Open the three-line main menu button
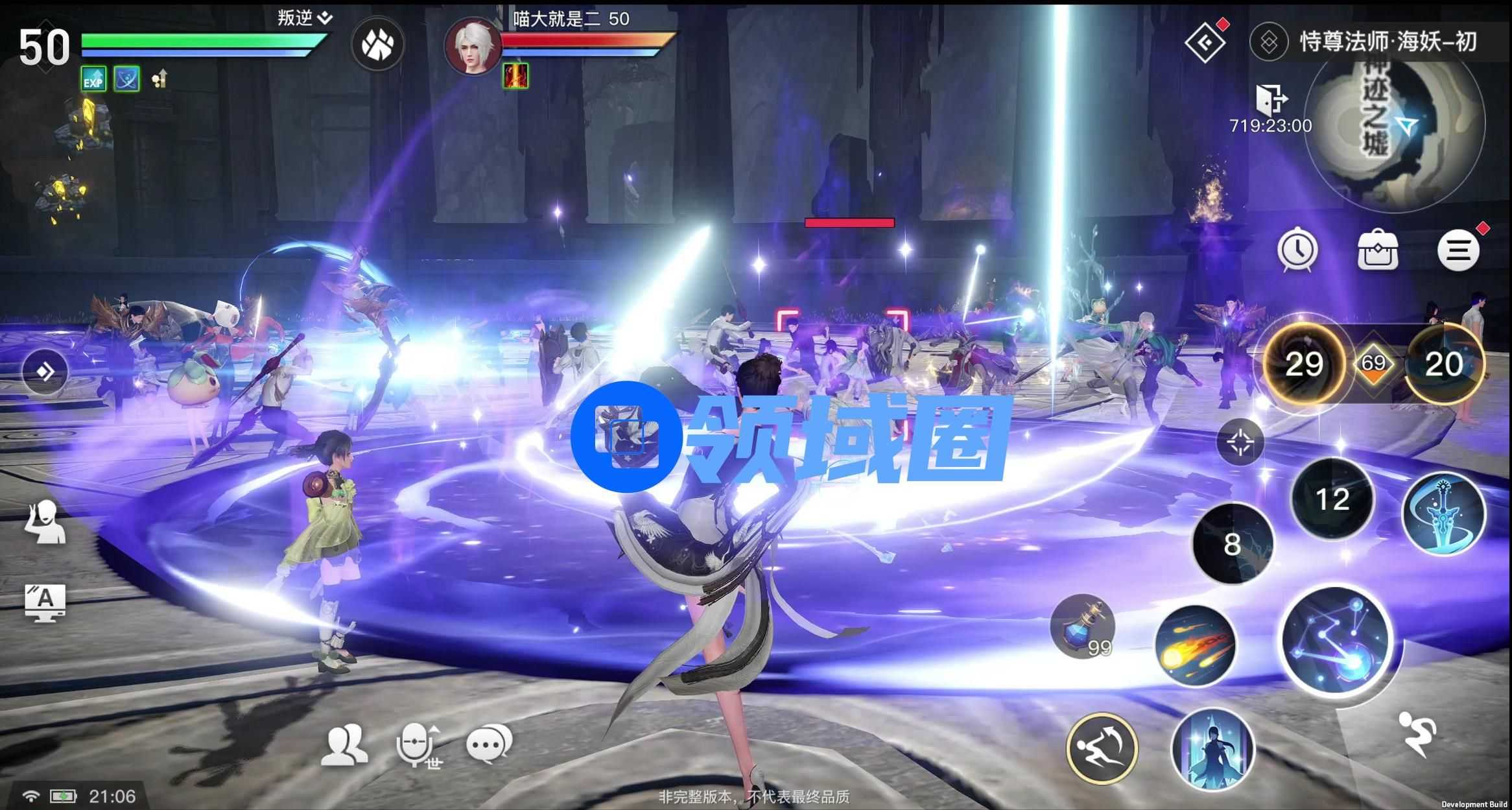The width and height of the screenshot is (1512, 810). 1458,250
